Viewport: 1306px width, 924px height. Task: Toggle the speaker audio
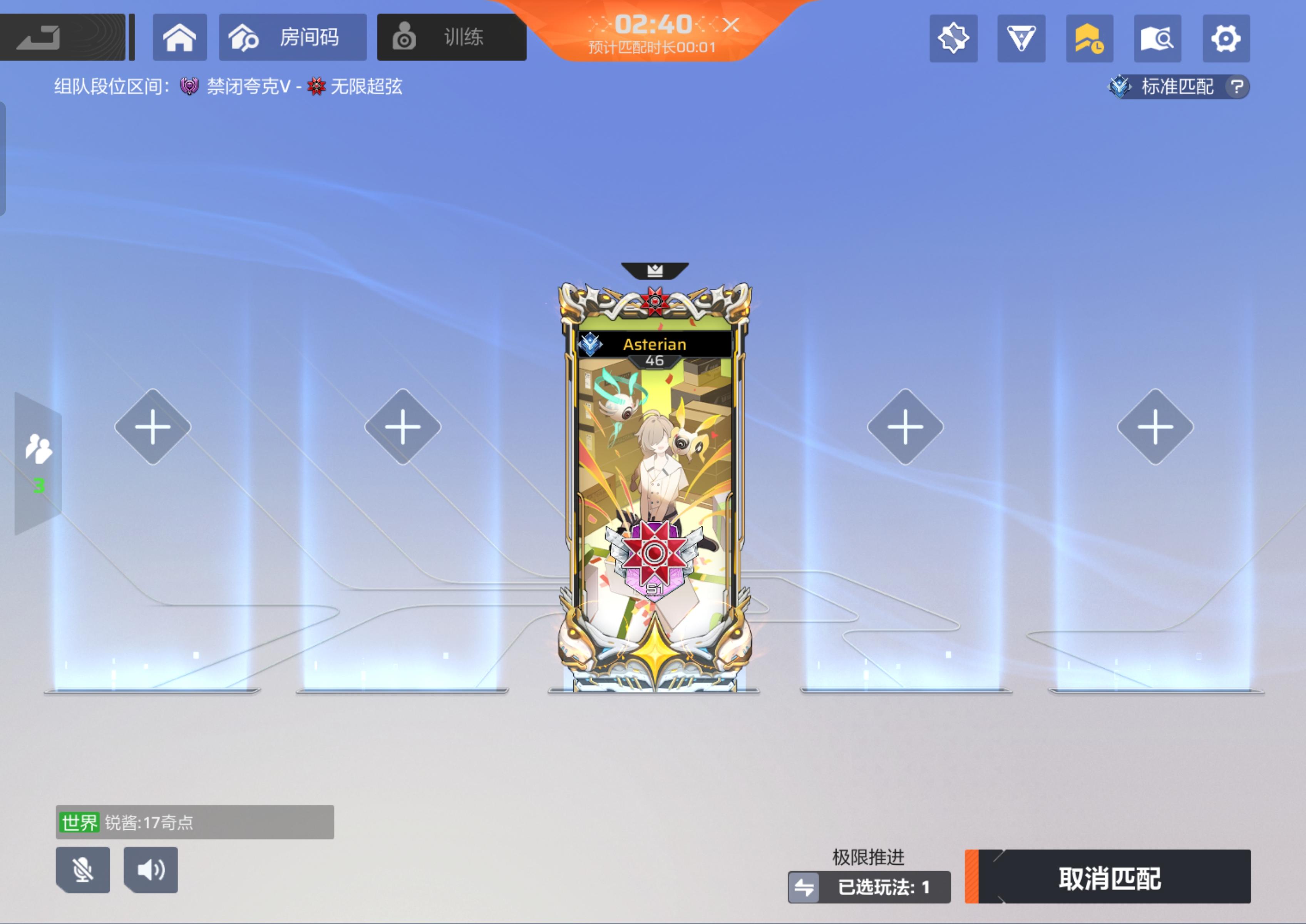150,869
